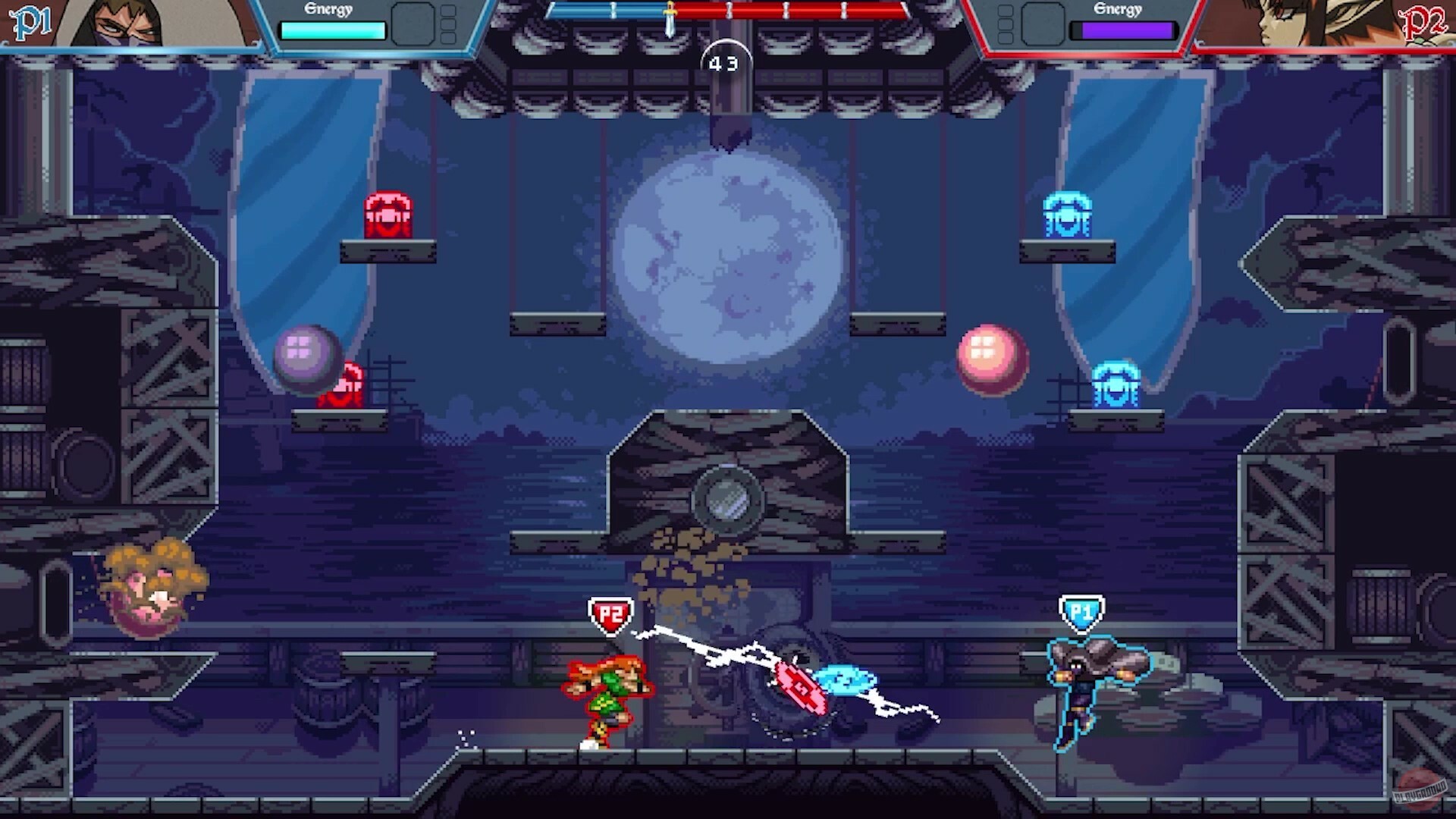Click the circular 43 round timer
The image size is (1456, 819).
point(723,64)
